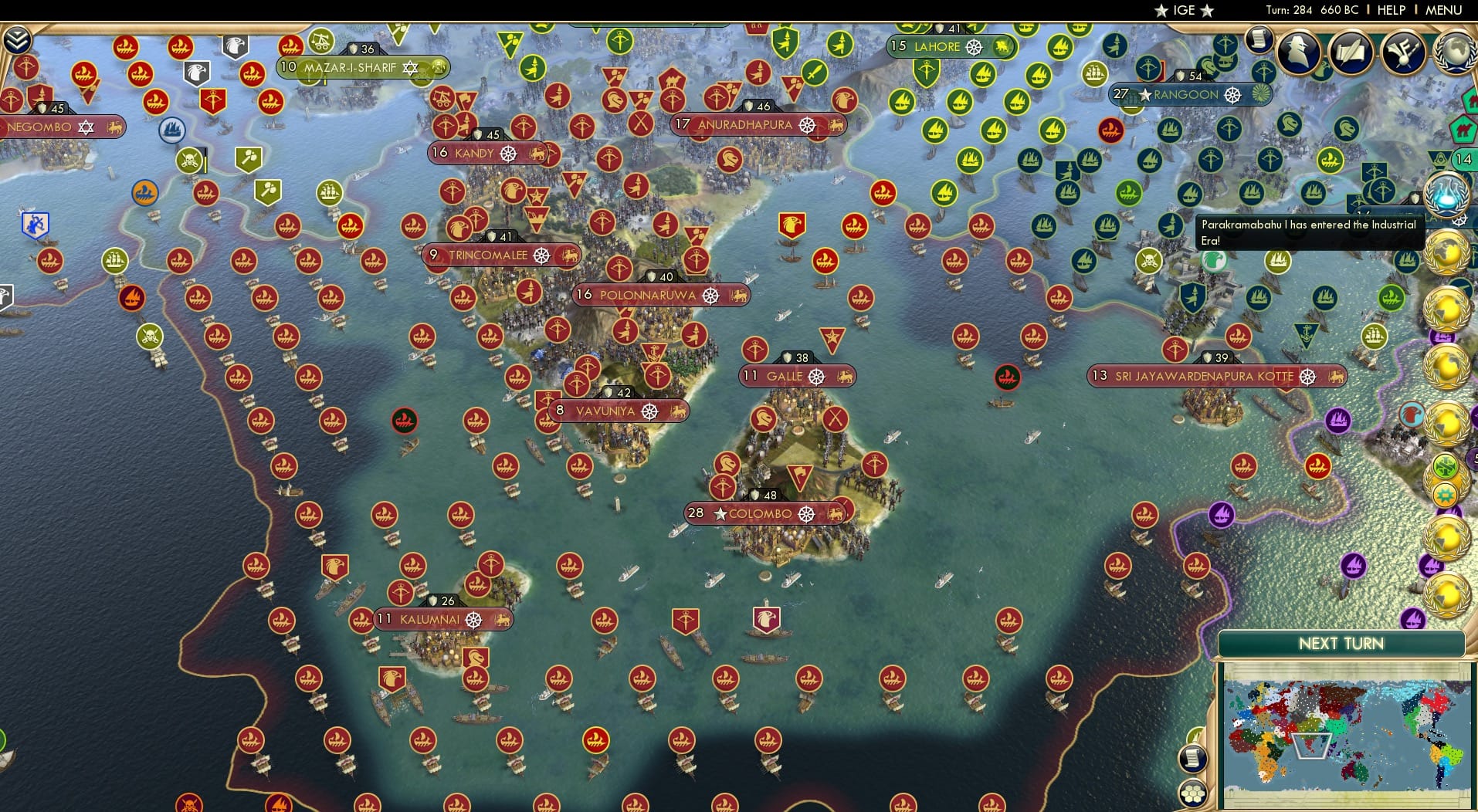
Task: Open Kandy's production selection gear
Action: (x=507, y=153)
